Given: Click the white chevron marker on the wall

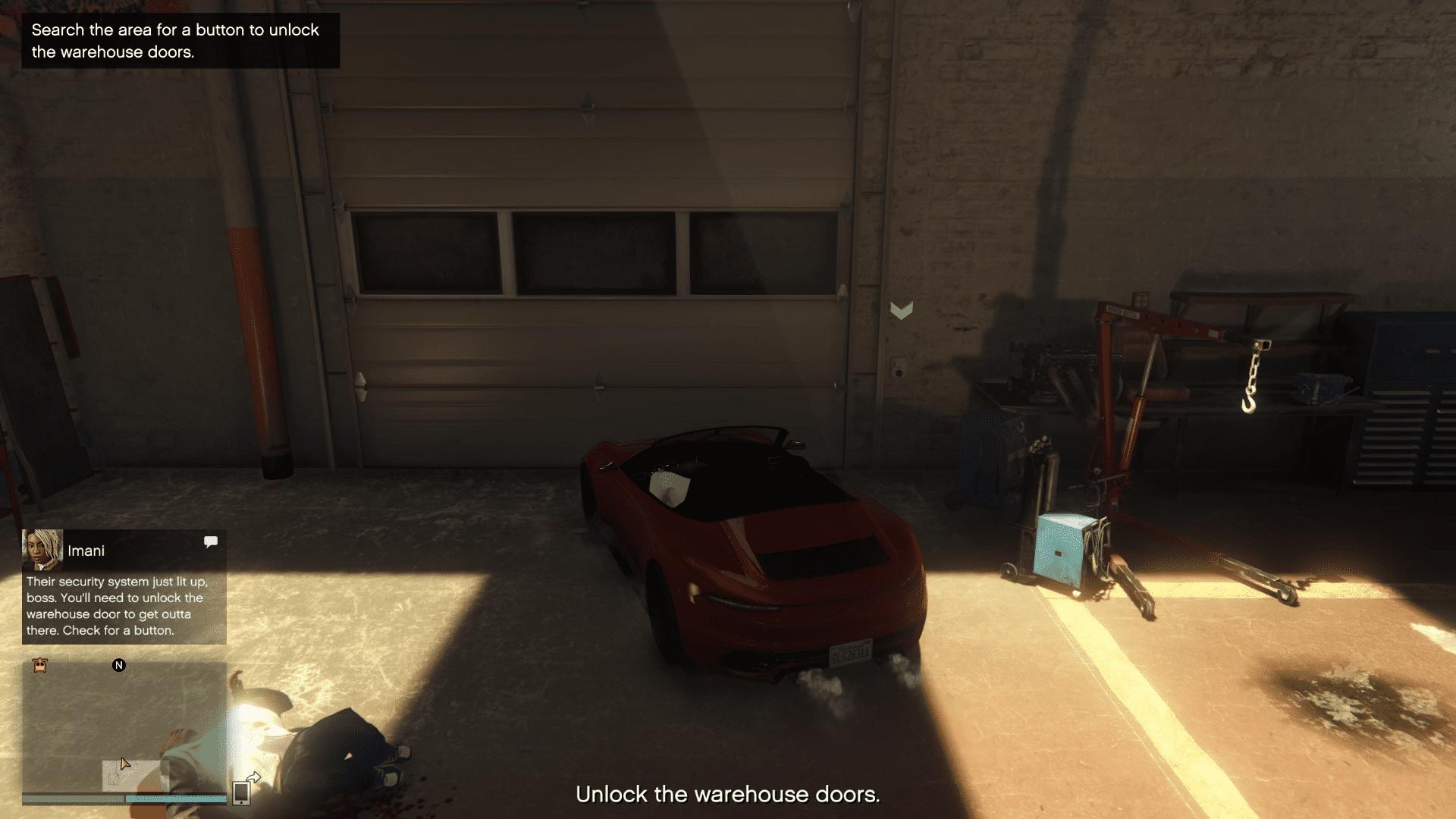Looking at the screenshot, I should (901, 310).
